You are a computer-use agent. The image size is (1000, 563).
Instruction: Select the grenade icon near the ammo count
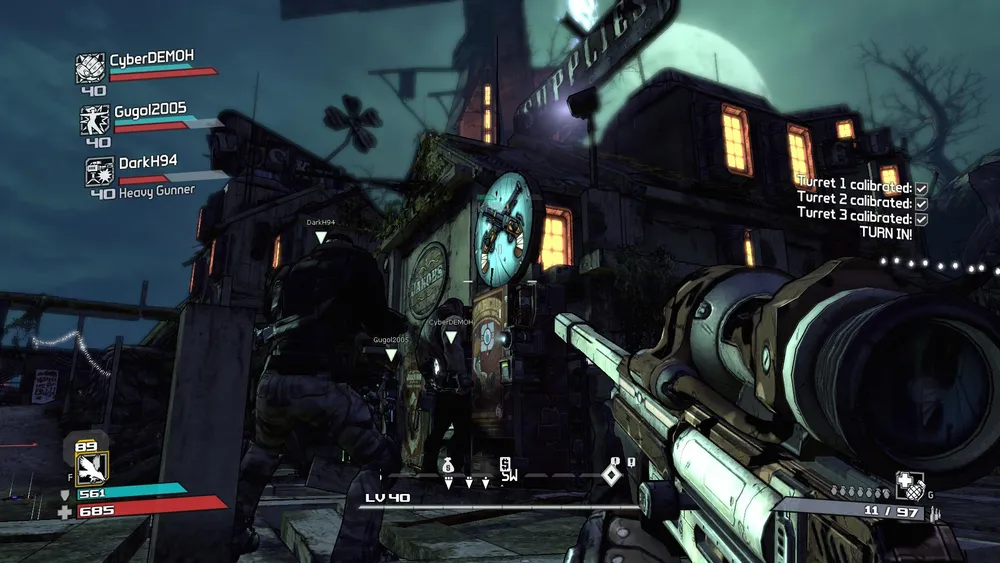pos(909,484)
